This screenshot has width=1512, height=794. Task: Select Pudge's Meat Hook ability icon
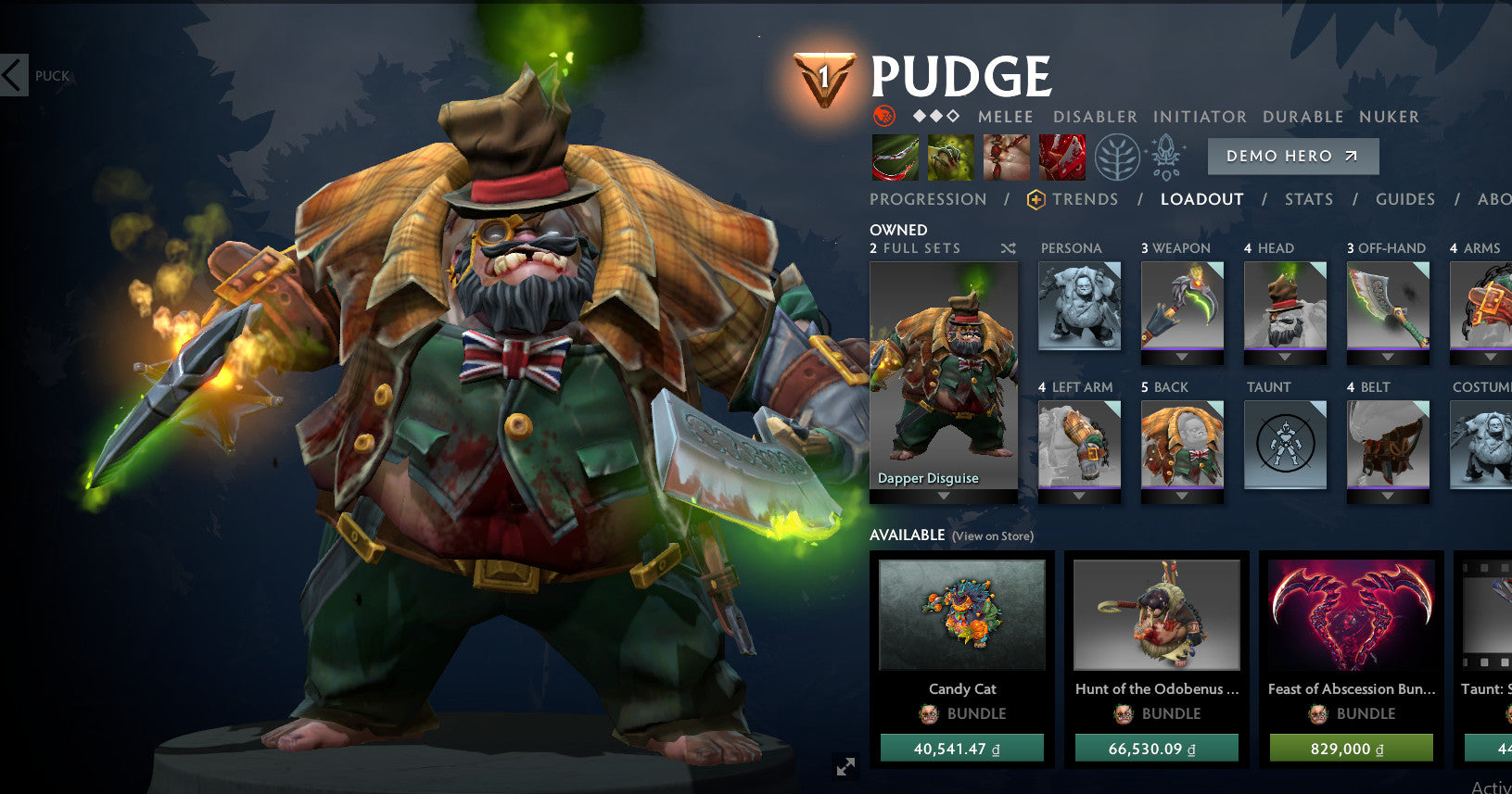tap(895, 156)
